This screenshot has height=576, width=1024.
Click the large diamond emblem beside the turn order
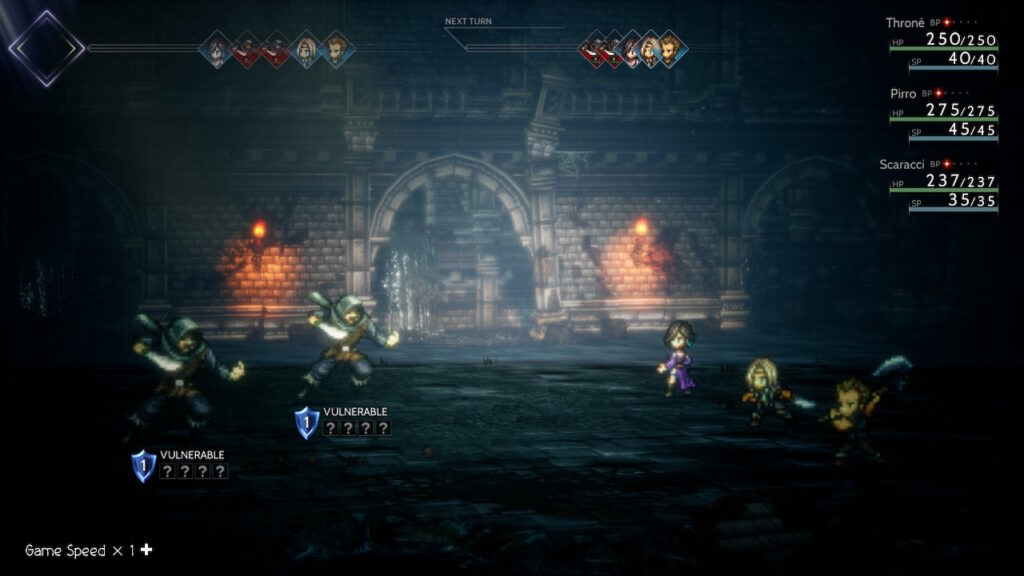pos(46,47)
